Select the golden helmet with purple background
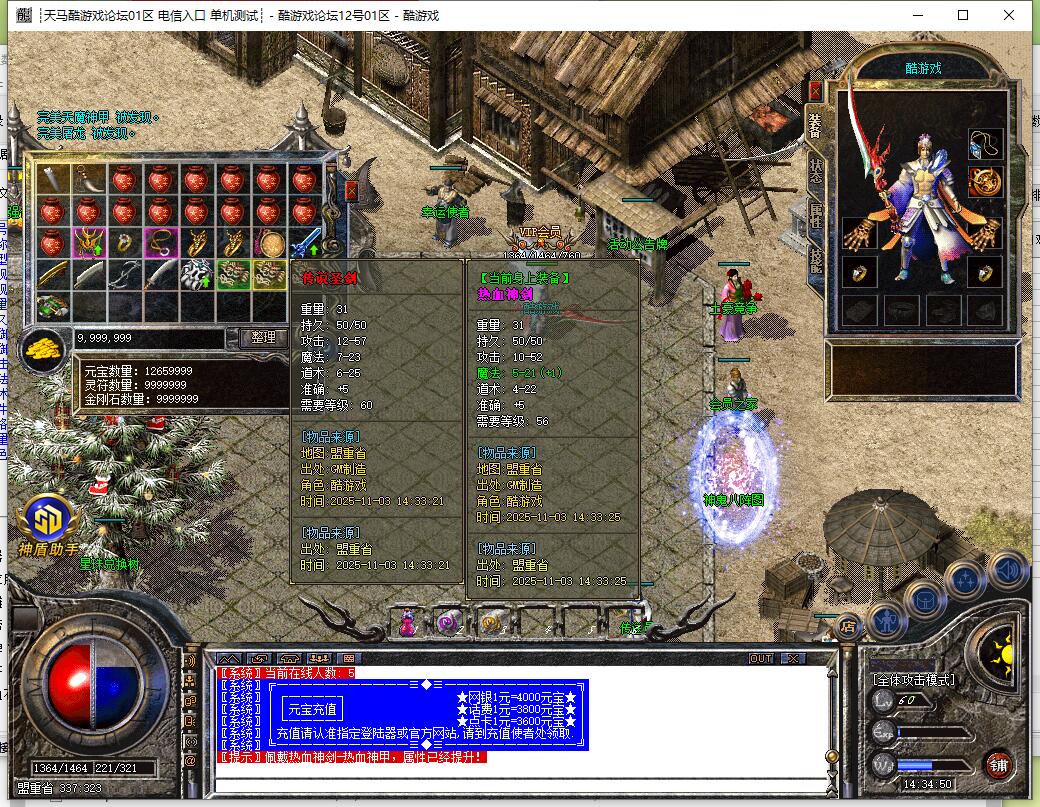The width and height of the screenshot is (1040, 807). [x=89, y=243]
